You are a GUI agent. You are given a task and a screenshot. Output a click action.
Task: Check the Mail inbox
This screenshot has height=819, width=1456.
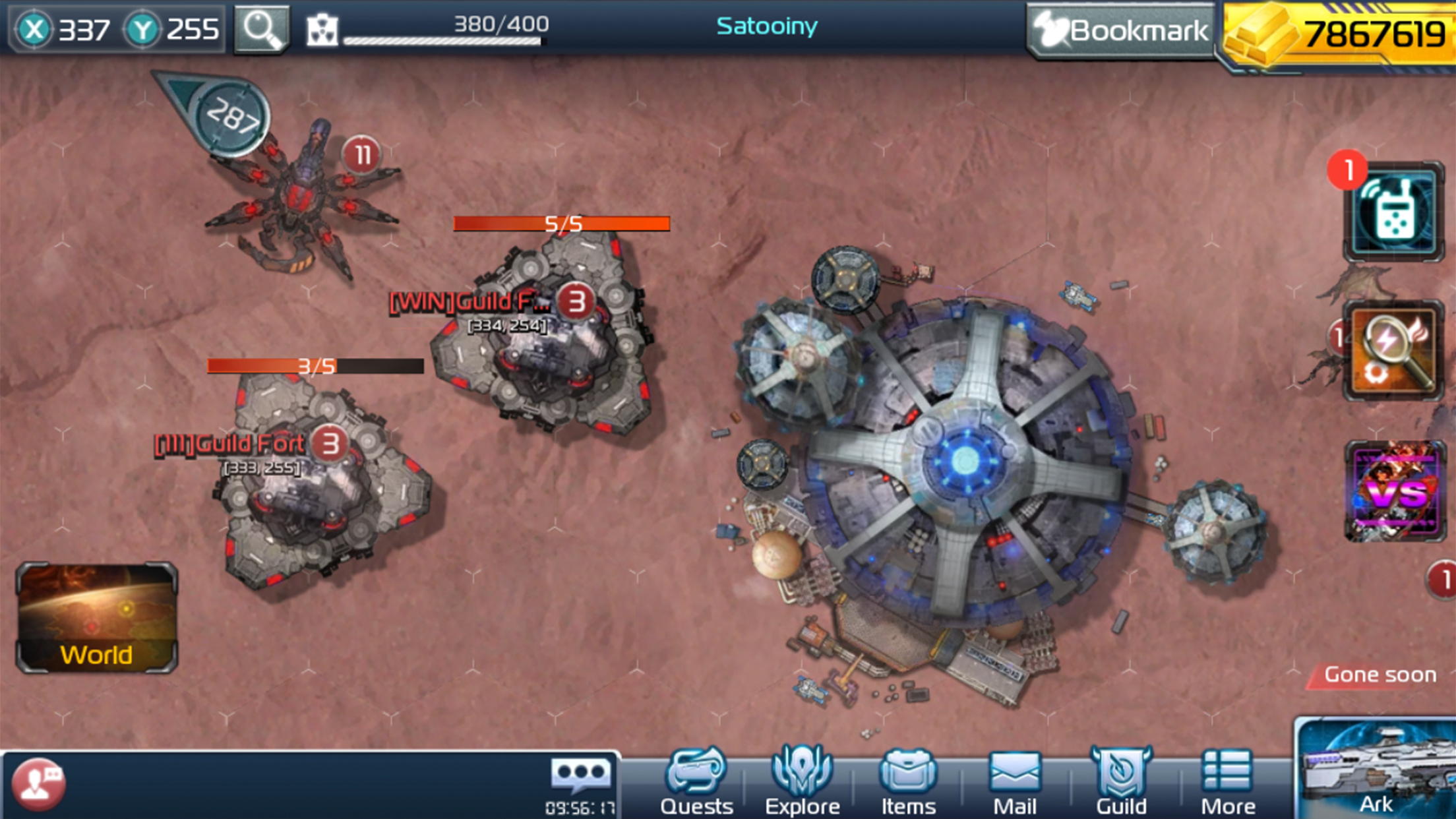tap(1014, 783)
